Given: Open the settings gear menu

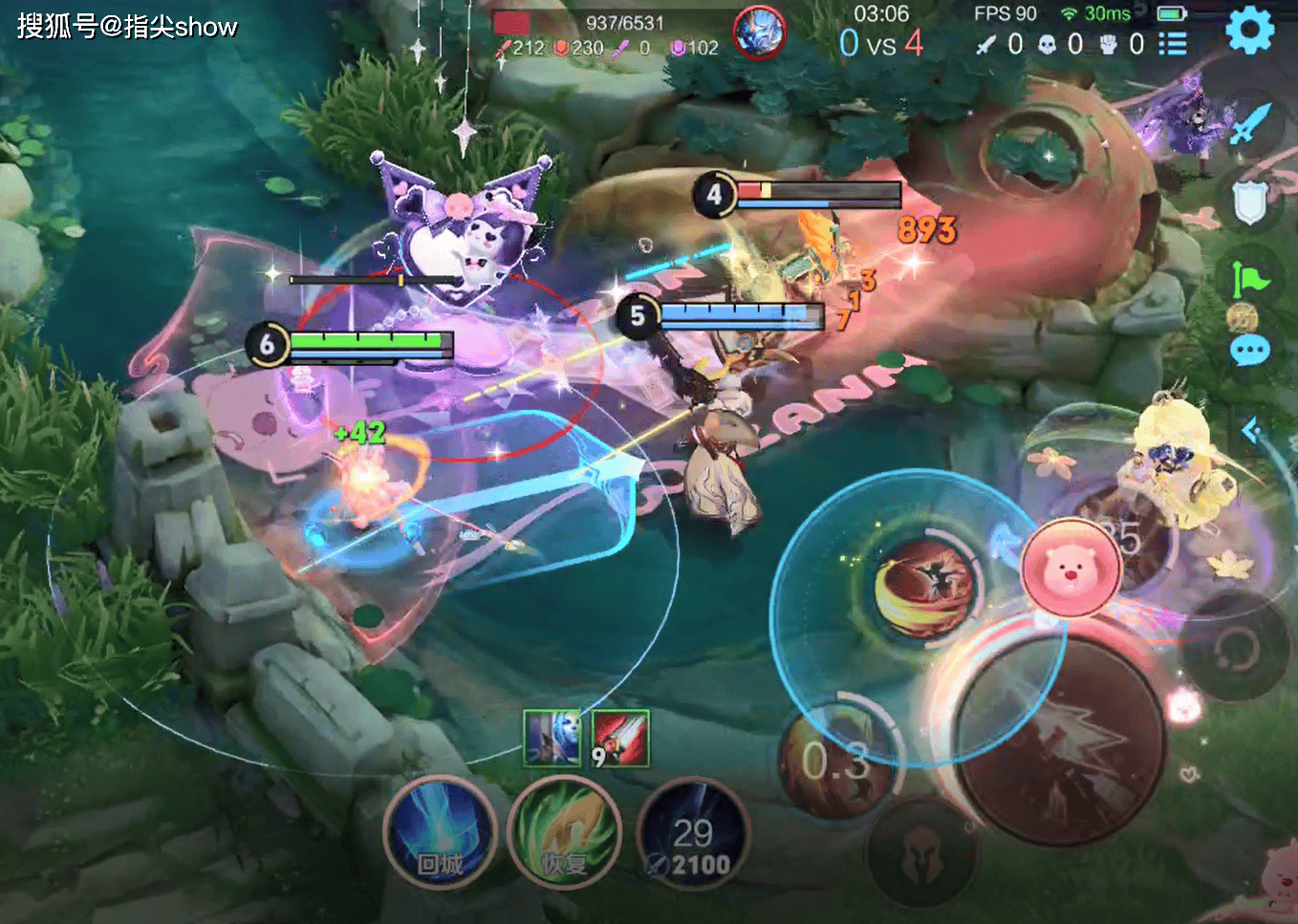Looking at the screenshot, I should (1249, 31).
